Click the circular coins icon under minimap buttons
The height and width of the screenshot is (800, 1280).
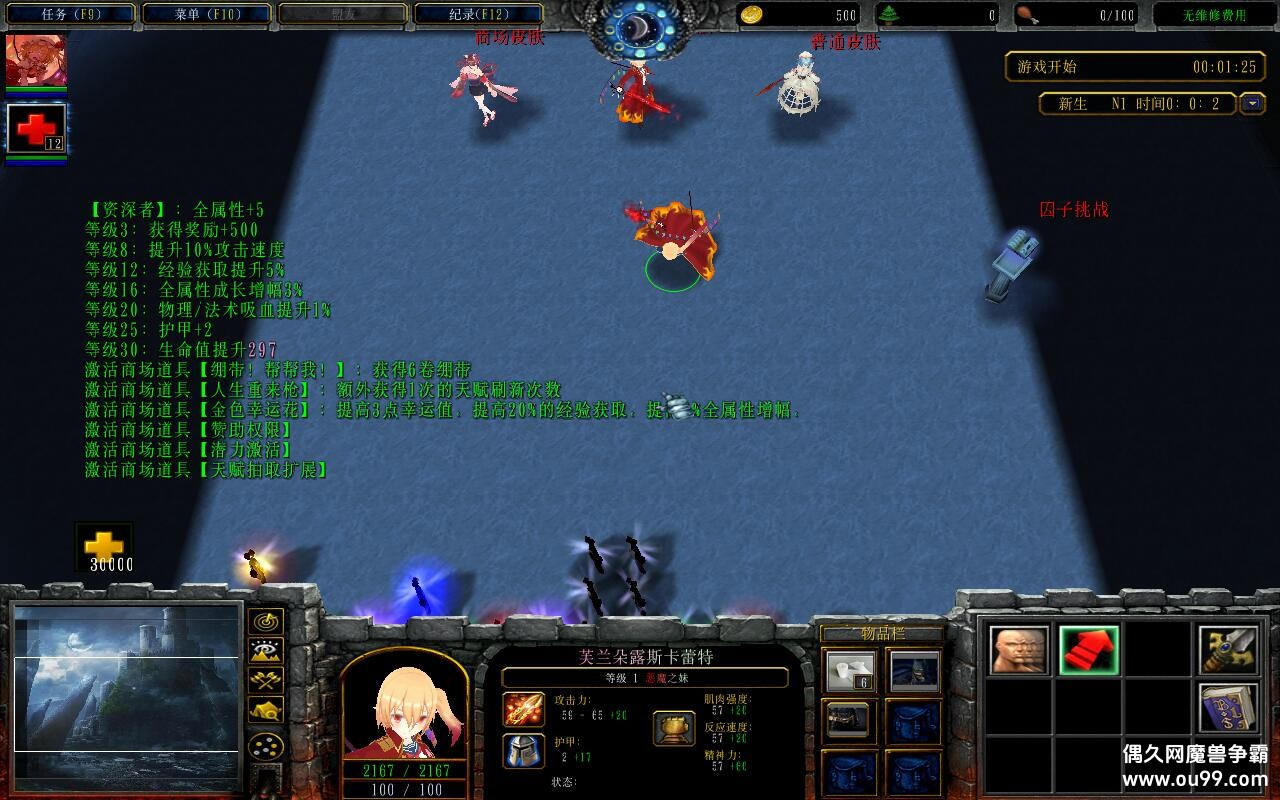tap(265, 746)
